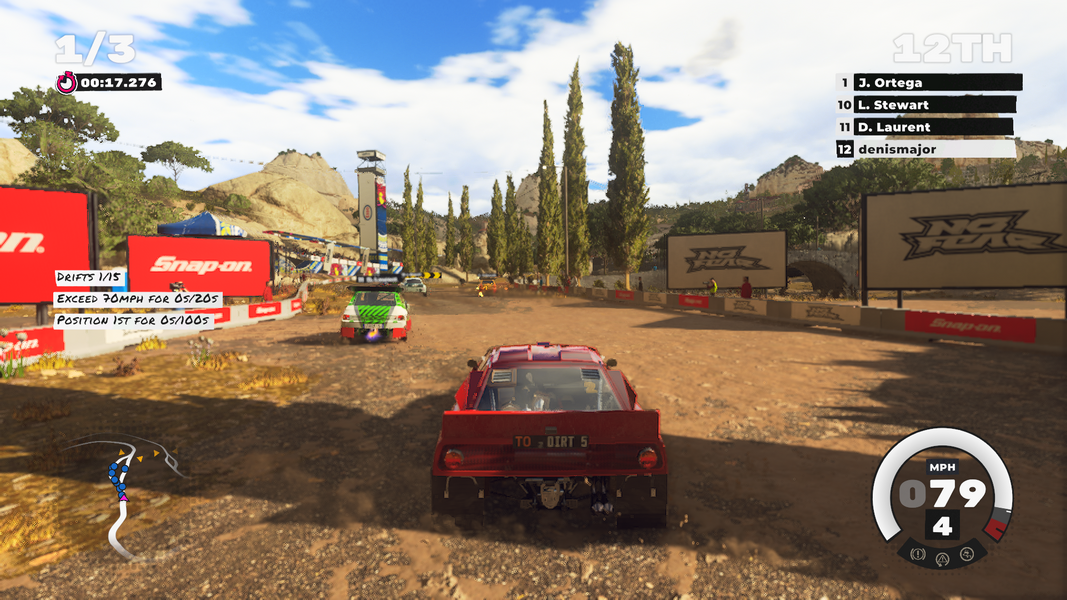This screenshot has width=1067, height=600.
Task: Toggle the traction control skid icon
Action: coord(967,553)
